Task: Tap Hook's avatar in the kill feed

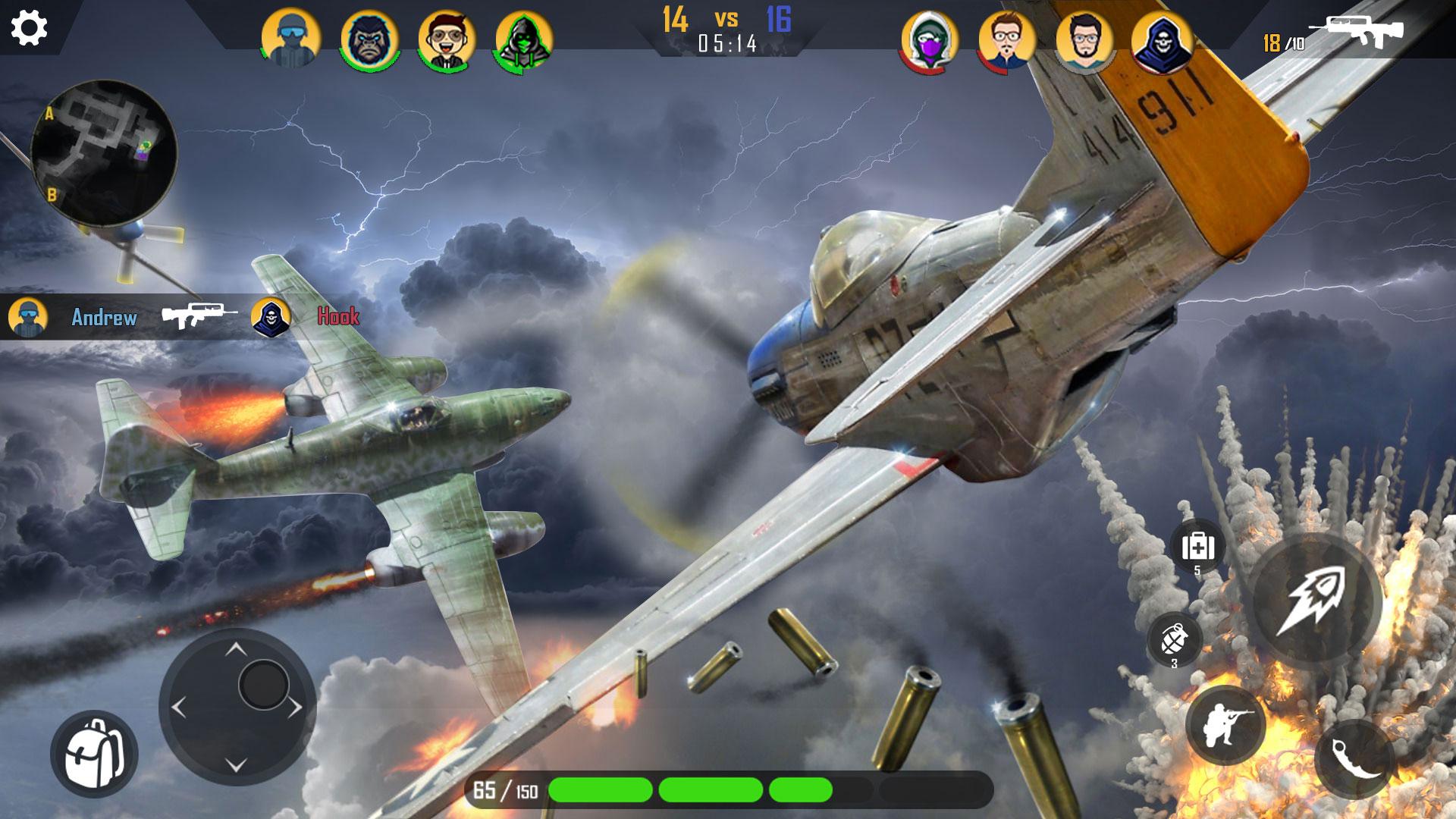Action: pos(269,317)
